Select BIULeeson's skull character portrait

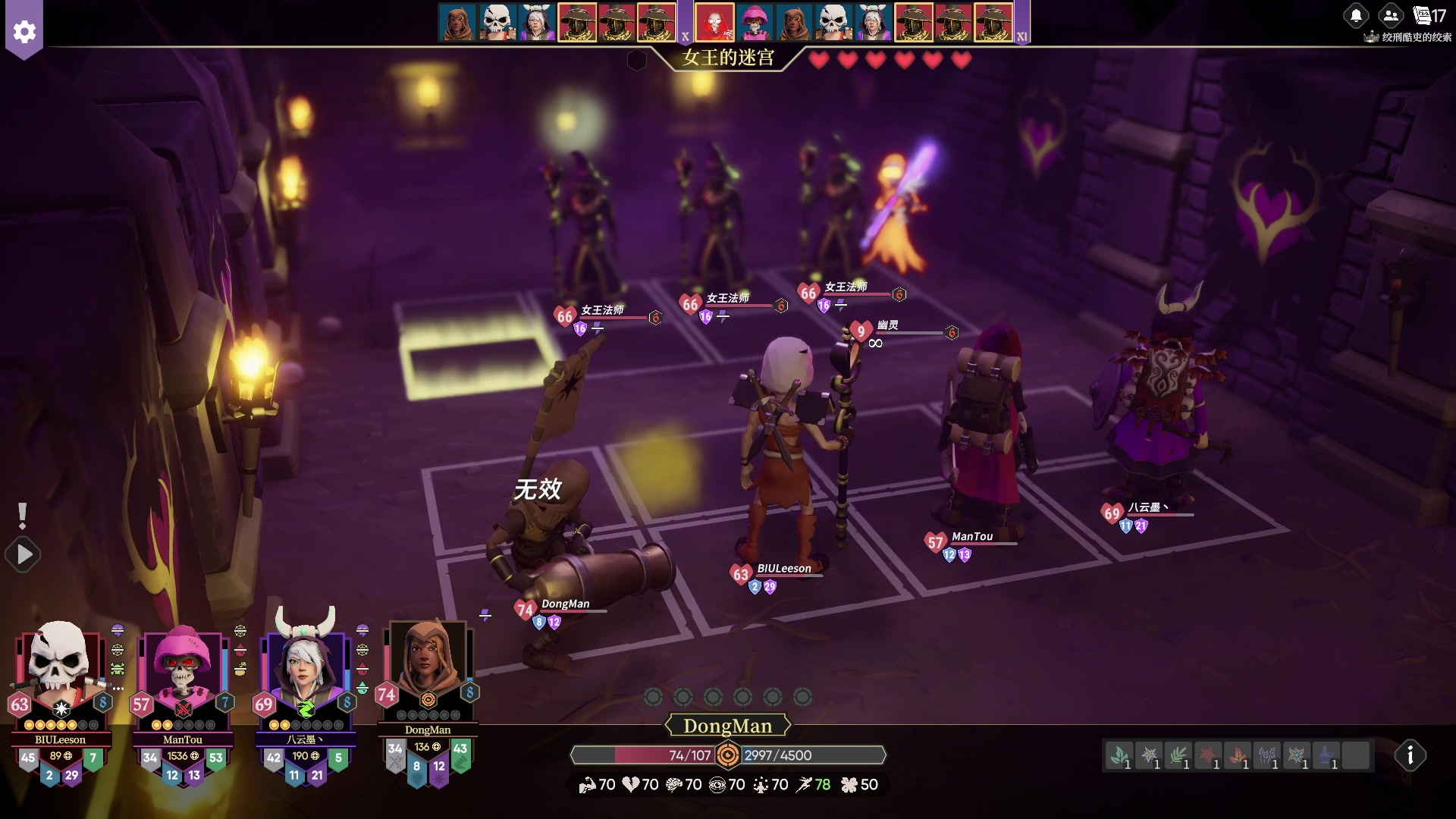pyautogui.click(x=59, y=660)
